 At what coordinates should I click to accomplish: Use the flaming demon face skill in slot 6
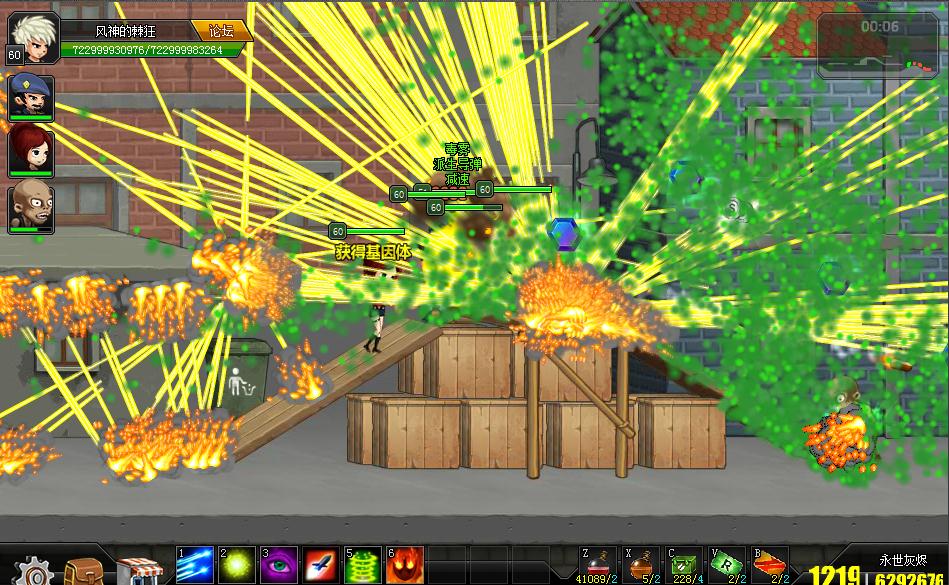pyautogui.click(x=404, y=566)
